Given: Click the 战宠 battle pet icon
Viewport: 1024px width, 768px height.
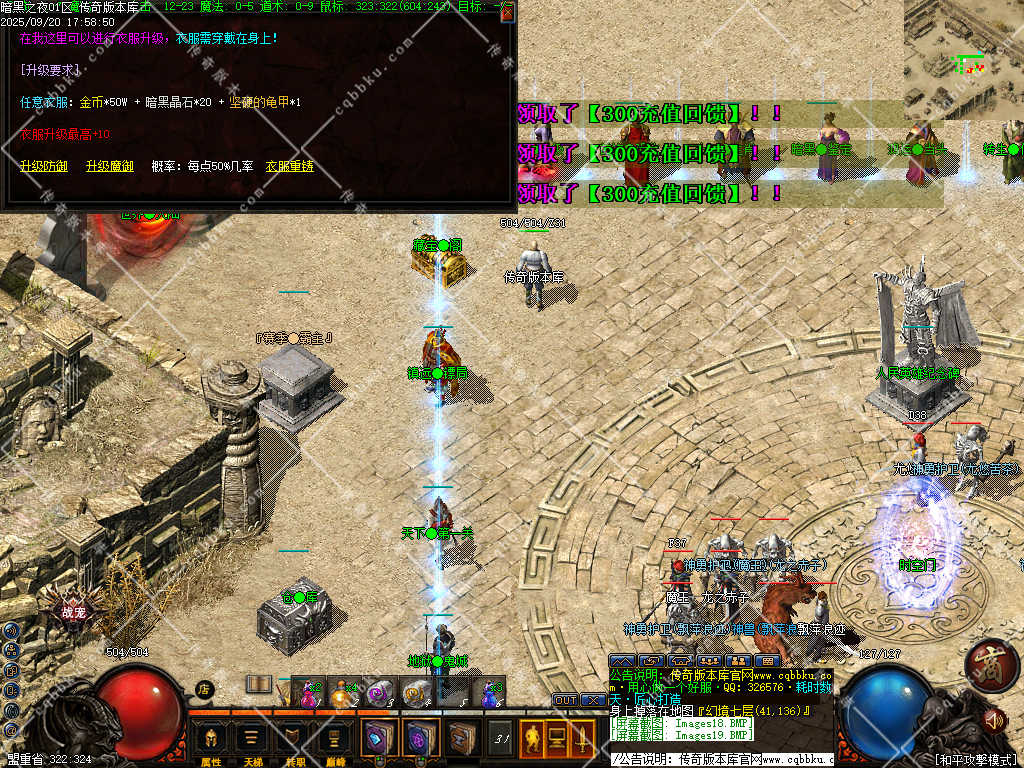Looking at the screenshot, I should pos(74,612).
